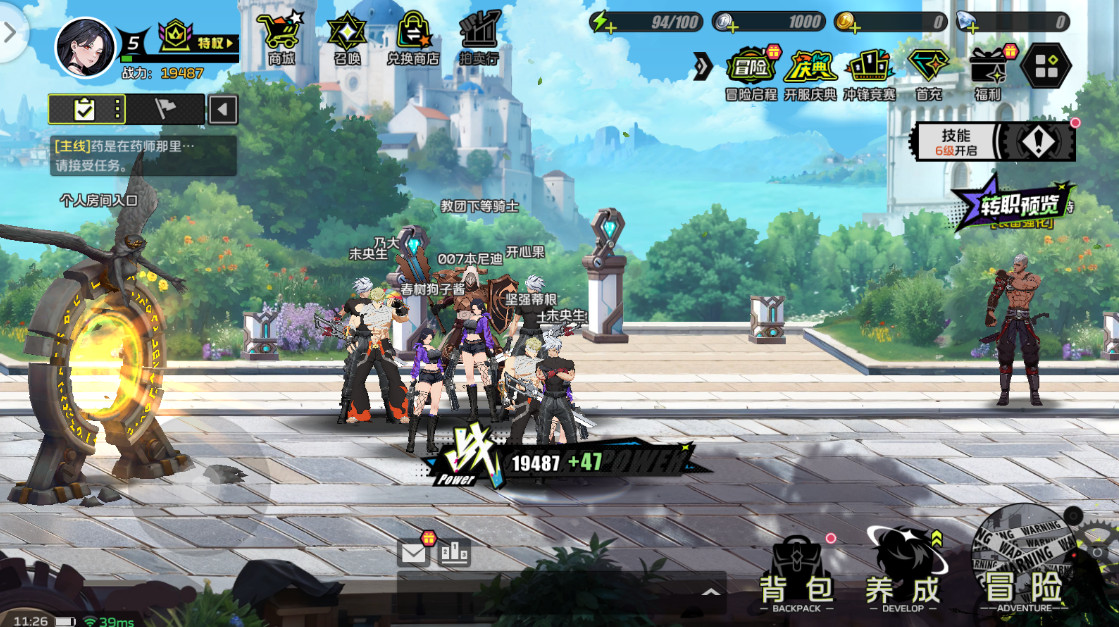Open the 特权 privilege button
Image resolution: width=1119 pixels, height=627 pixels.
point(200,42)
